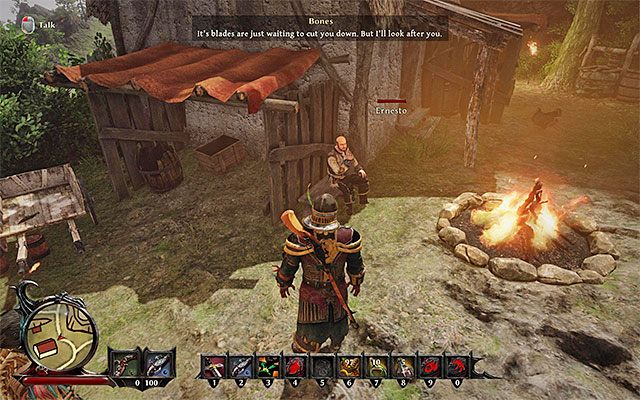Click the red ability in hotbar slot 0
Image resolution: width=640 pixels, height=400 pixels.
coord(455,367)
